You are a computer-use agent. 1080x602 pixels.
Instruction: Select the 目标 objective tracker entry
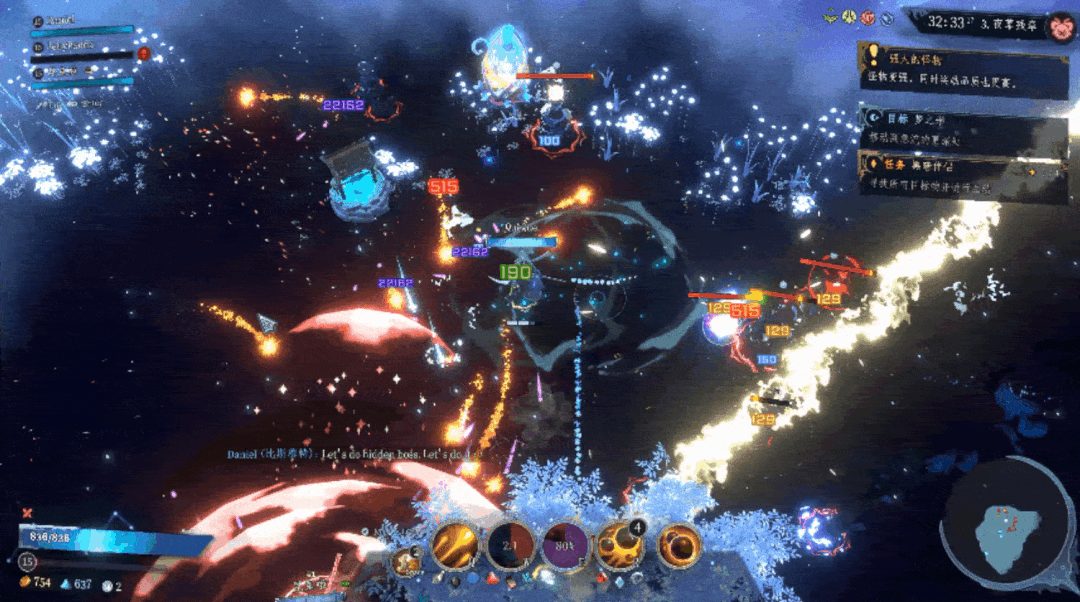[962, 130]
